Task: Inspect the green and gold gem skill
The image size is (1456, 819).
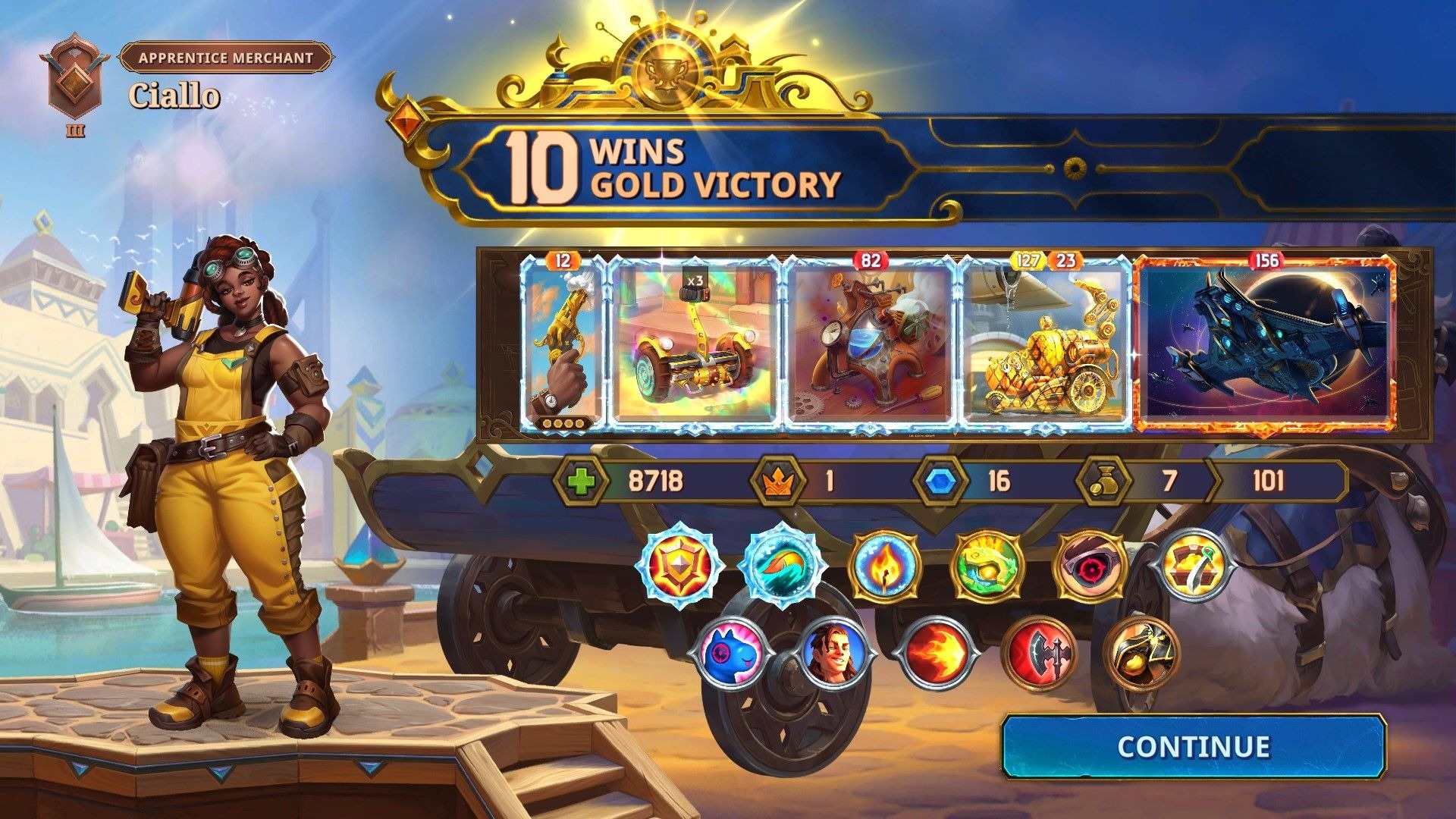Action: point(987,566)
